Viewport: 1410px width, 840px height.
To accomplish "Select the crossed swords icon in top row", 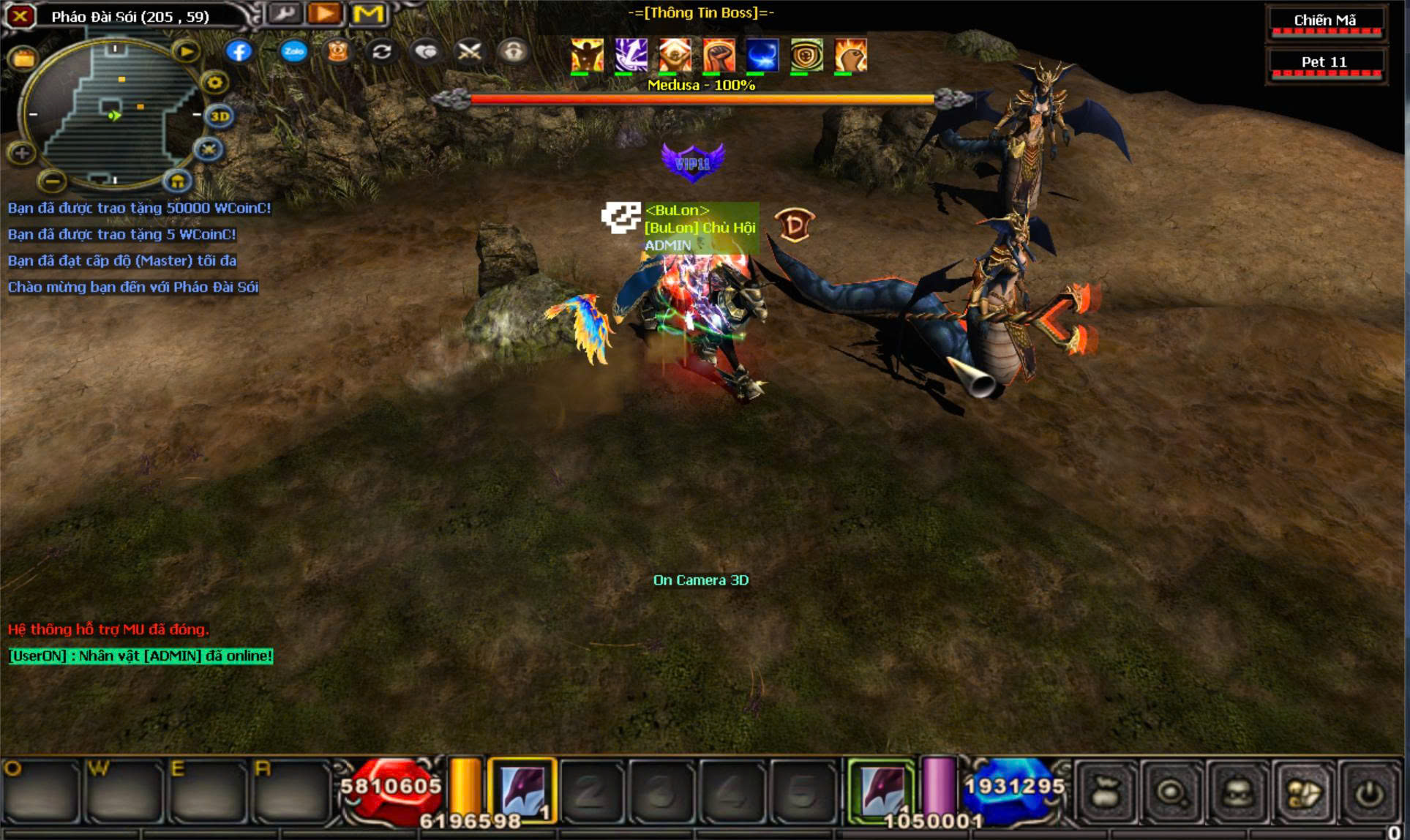I will coord(468,51).
